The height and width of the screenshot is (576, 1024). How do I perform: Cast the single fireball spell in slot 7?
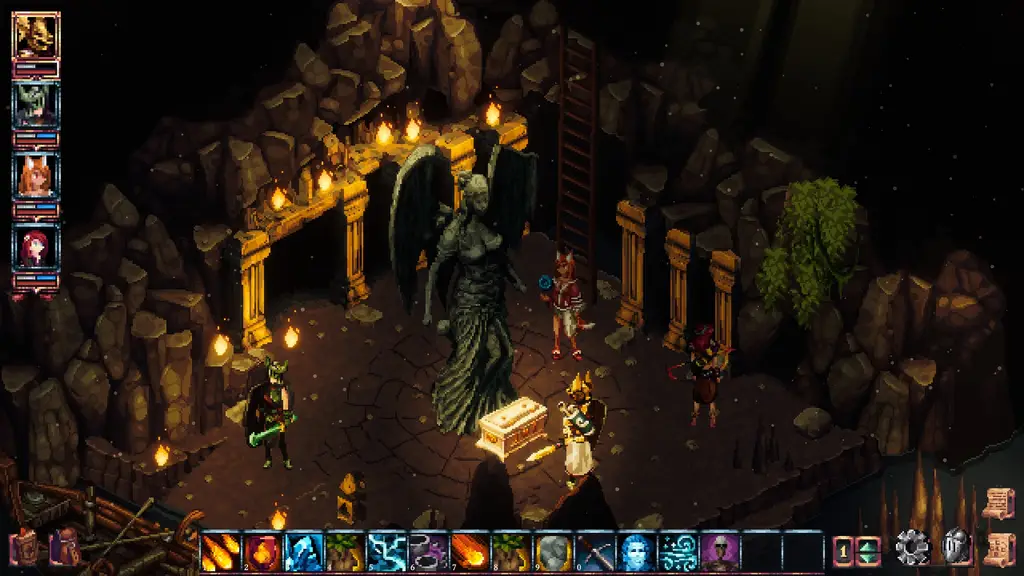pos(468,551)
